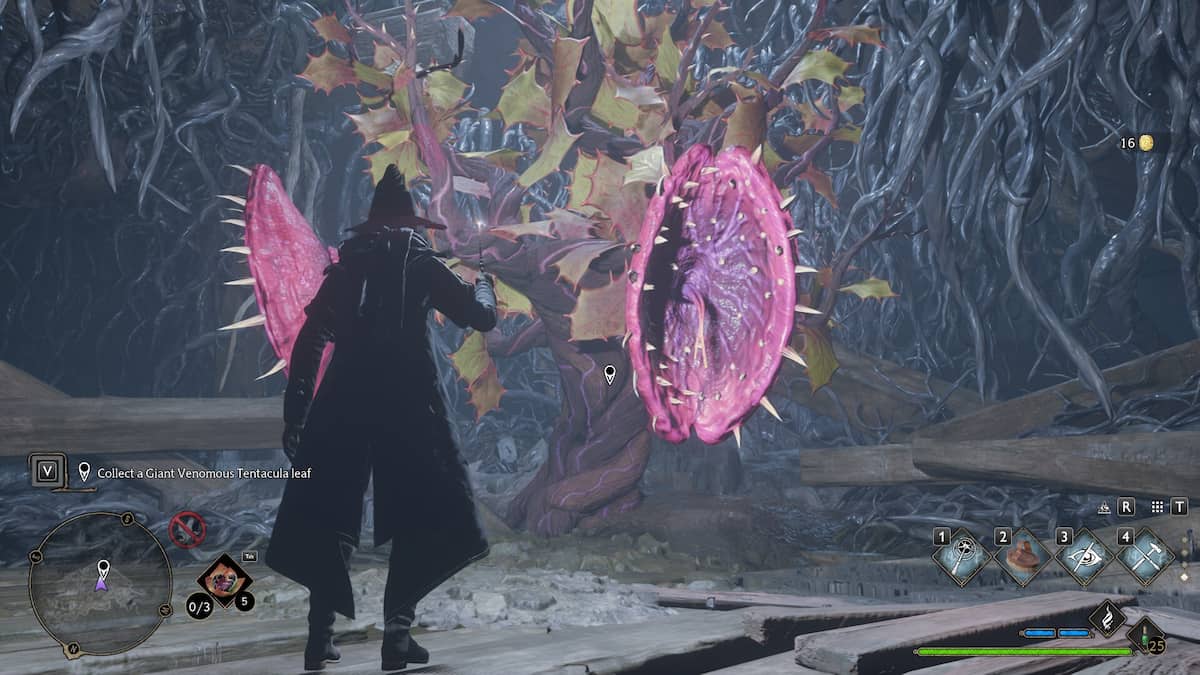Select the tracked quest objective text

[204, 473]
